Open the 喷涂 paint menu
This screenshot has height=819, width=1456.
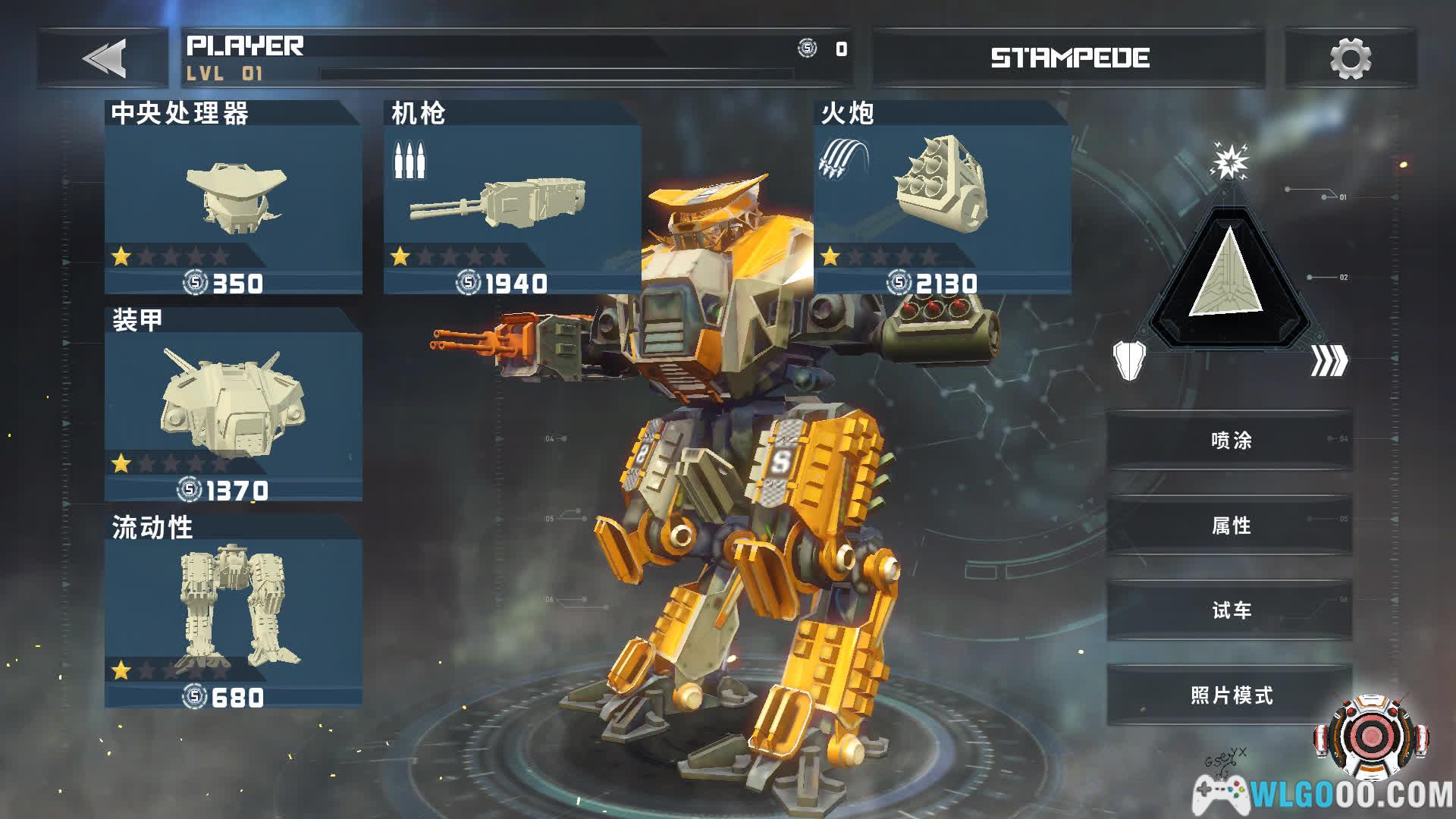pyautogui.click(x=1230, y=441)
